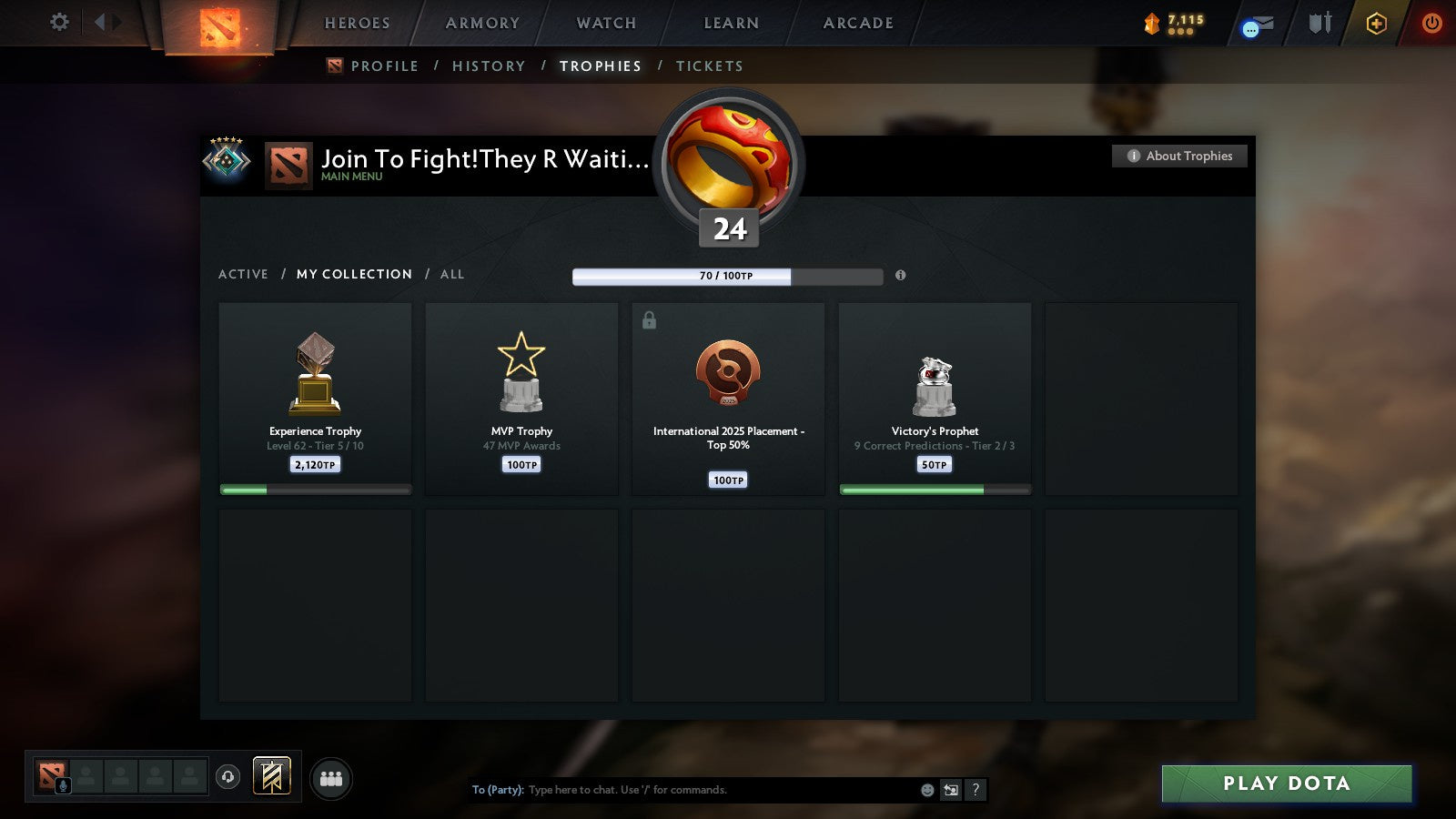Open the friends list via the people icon
Image resolution: width=1456 pixels, height=819 pixels.
(x=331, y=779)
